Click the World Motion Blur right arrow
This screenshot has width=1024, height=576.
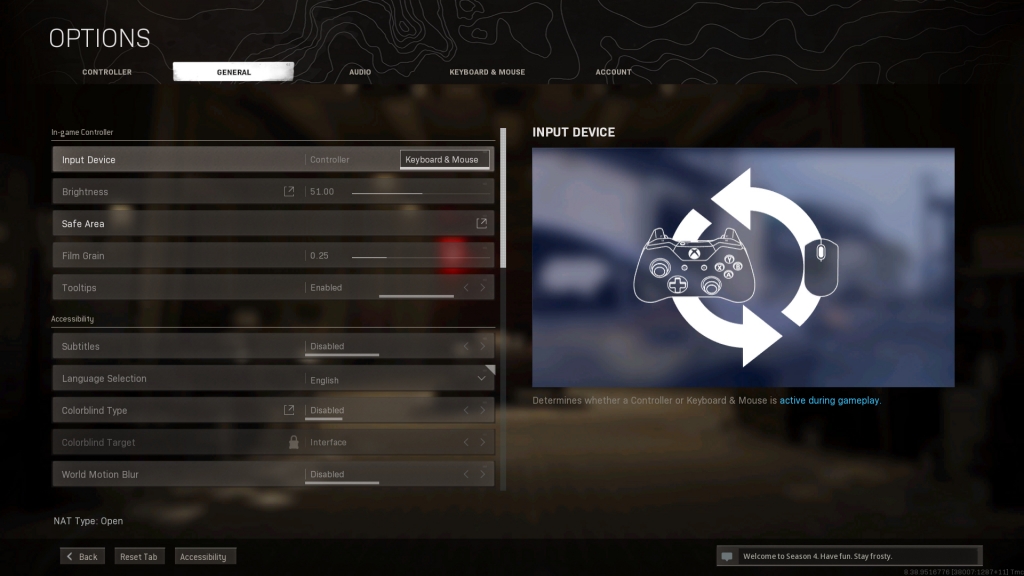[x=483, y=475]
